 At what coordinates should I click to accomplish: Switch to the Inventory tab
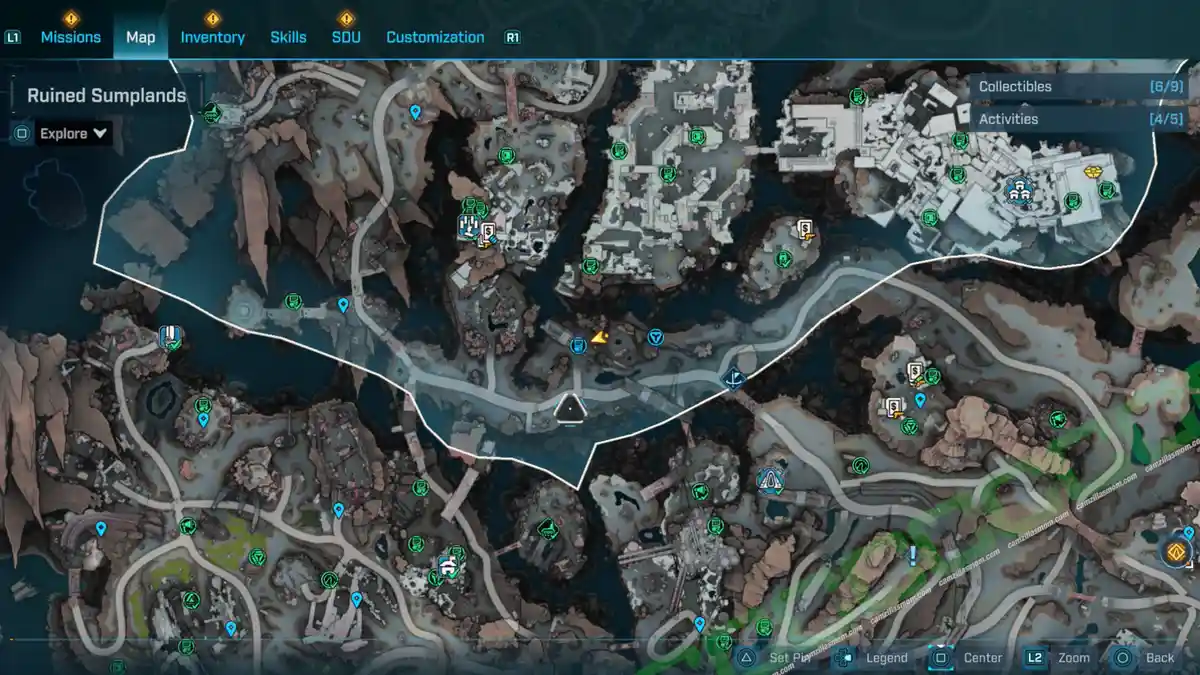[212, 37]
